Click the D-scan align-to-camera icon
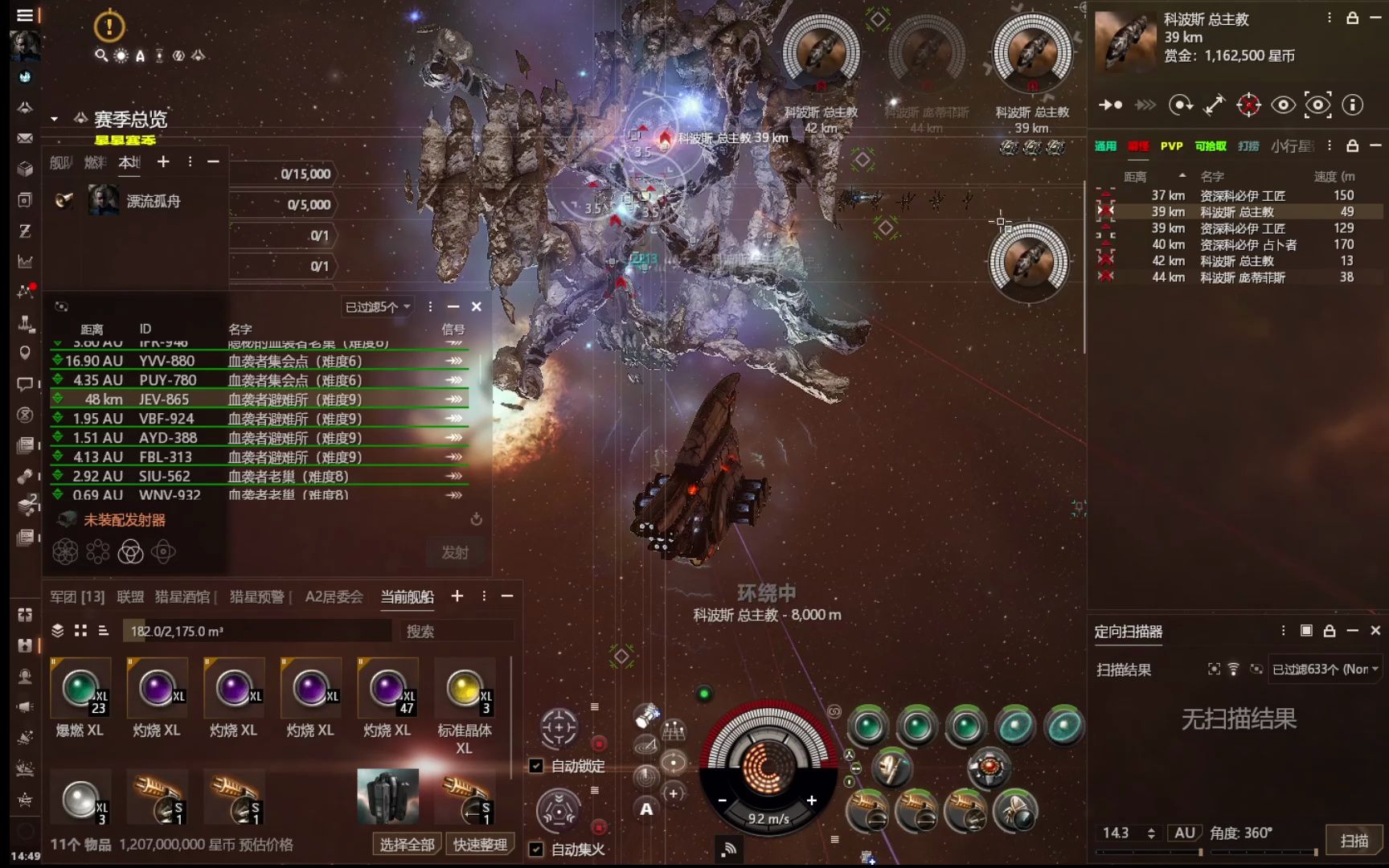1389x868 pixels. (1215, 669)
